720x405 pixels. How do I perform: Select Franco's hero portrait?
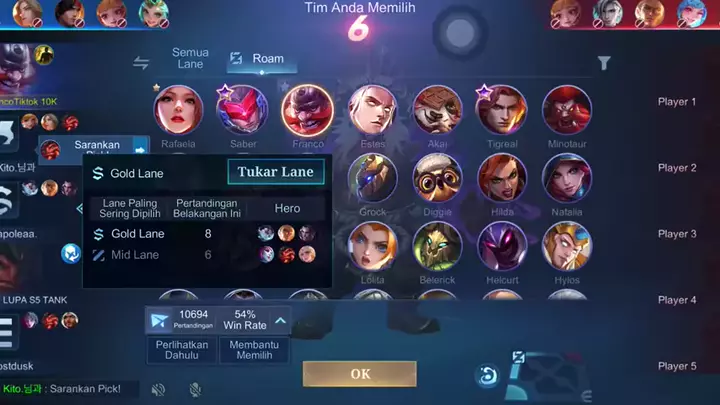pyautogui.click(x=307, y=110)
